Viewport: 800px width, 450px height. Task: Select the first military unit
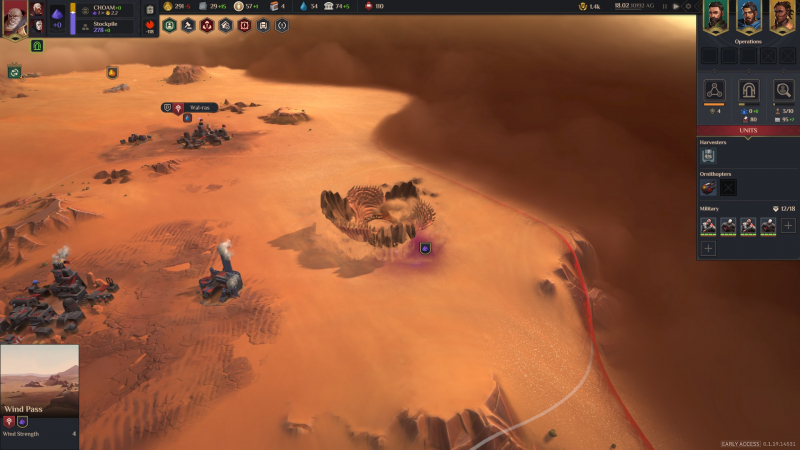(708, 226)
